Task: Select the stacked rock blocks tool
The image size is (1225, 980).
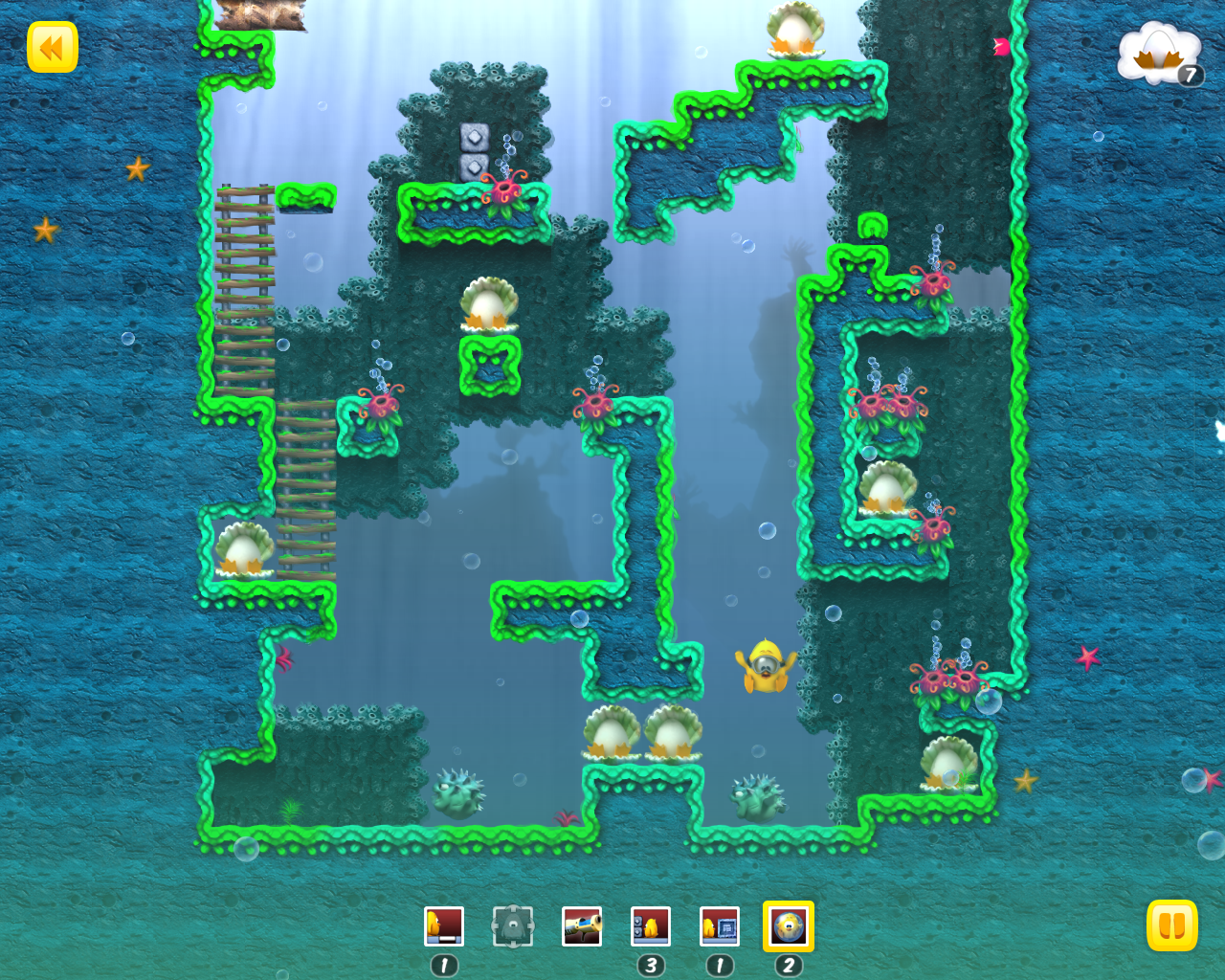Action: point(651,926)
